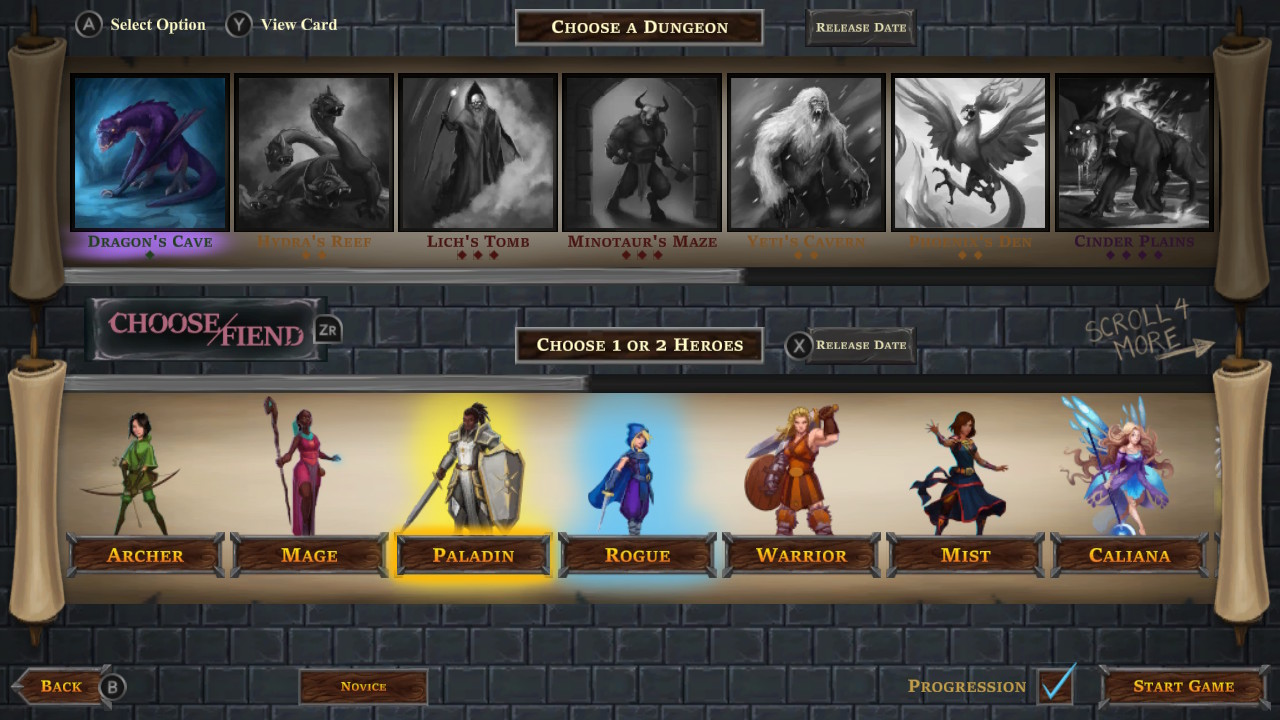Sort dungeons by Release Date
Viewport: 1280px width, 720px height.
pyautogui.click(x=859, y=27)
